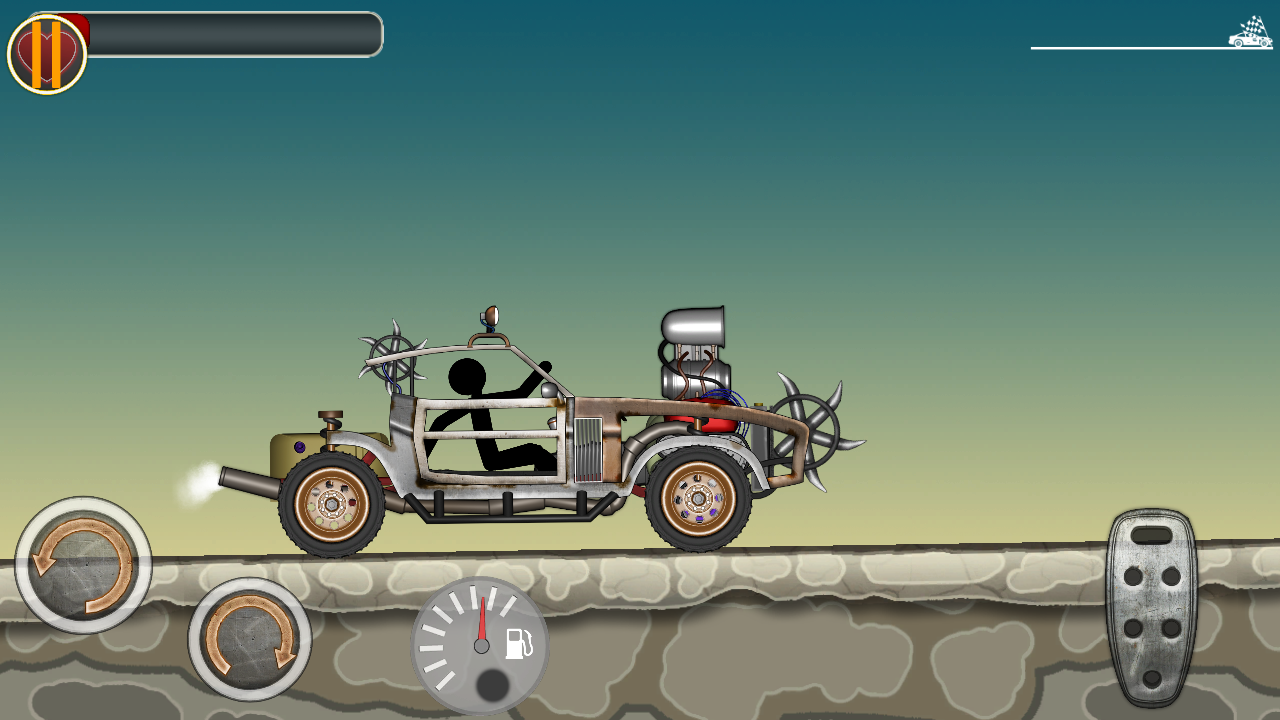Tap the roof-mounted spotlight on the vehicle
The height and width of the screenshot is (720, 1280).
[x=489, y=315]
